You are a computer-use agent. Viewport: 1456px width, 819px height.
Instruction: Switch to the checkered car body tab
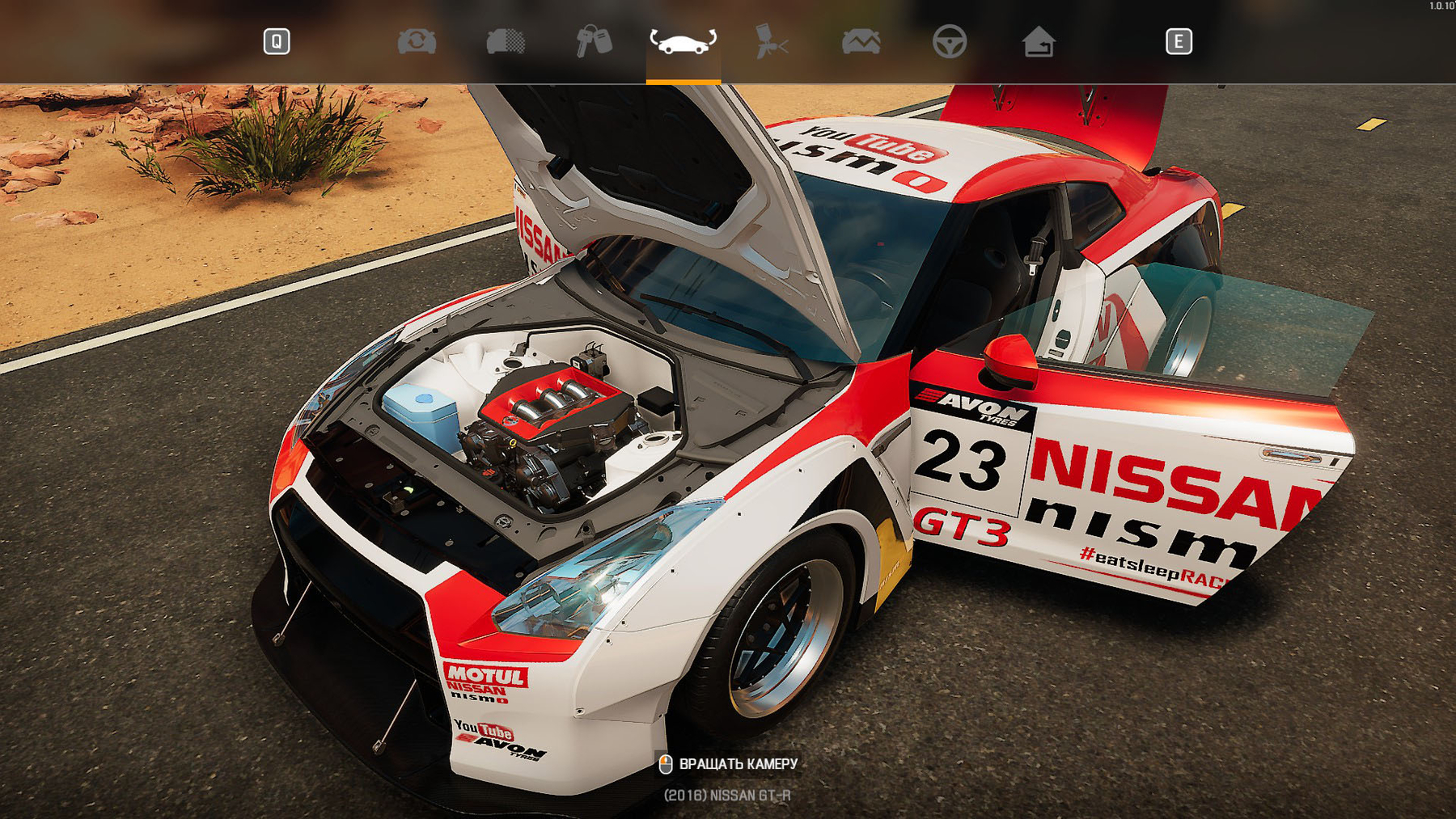click(x=506, y=41)
